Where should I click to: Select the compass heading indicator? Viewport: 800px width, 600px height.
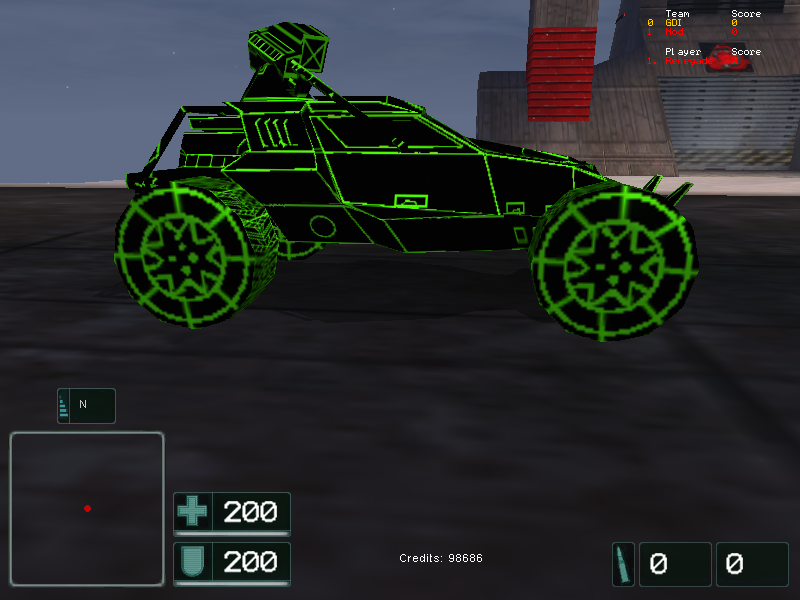86,405
